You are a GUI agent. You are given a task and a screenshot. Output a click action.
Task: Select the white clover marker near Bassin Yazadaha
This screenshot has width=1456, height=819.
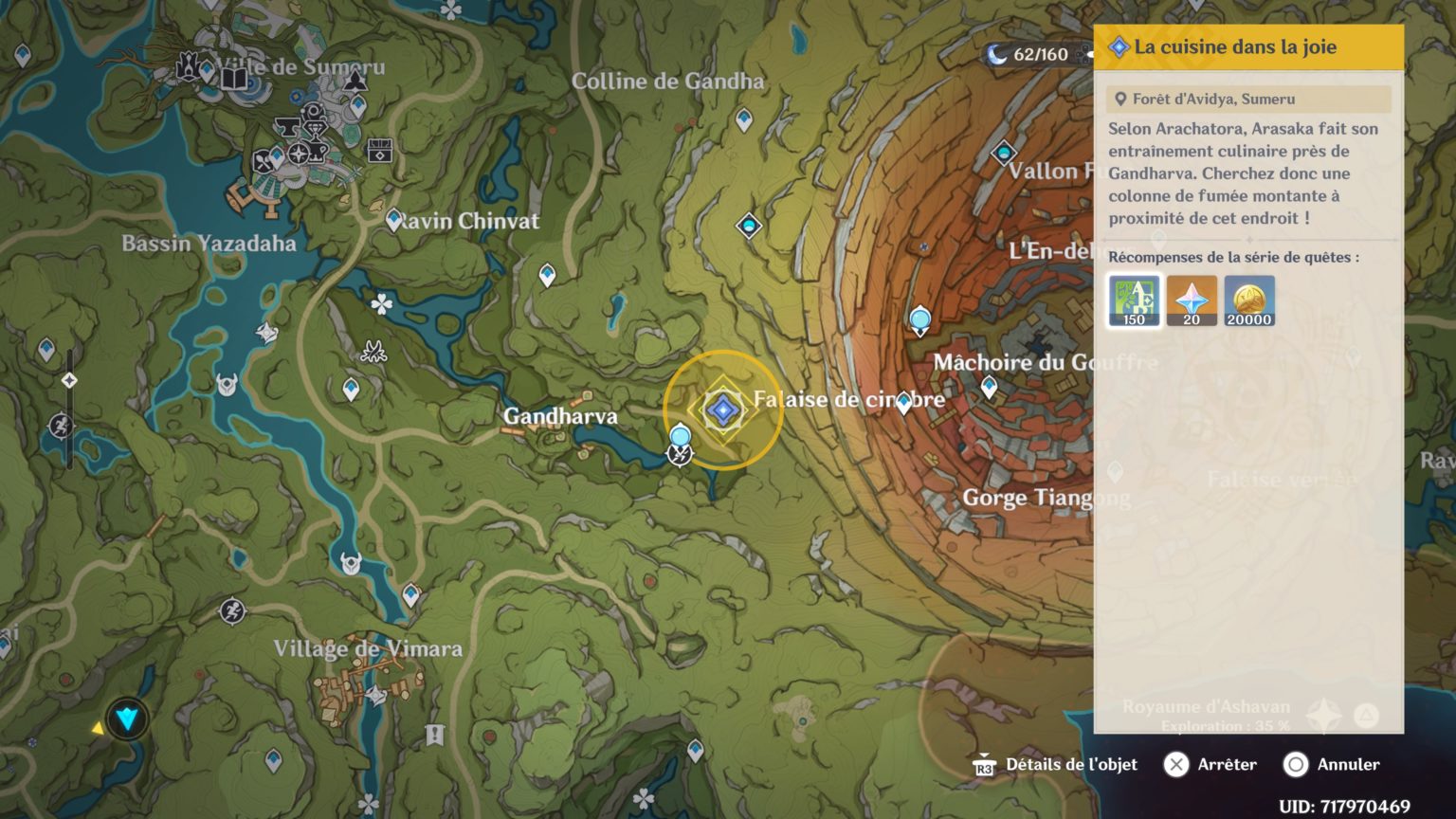381,304
